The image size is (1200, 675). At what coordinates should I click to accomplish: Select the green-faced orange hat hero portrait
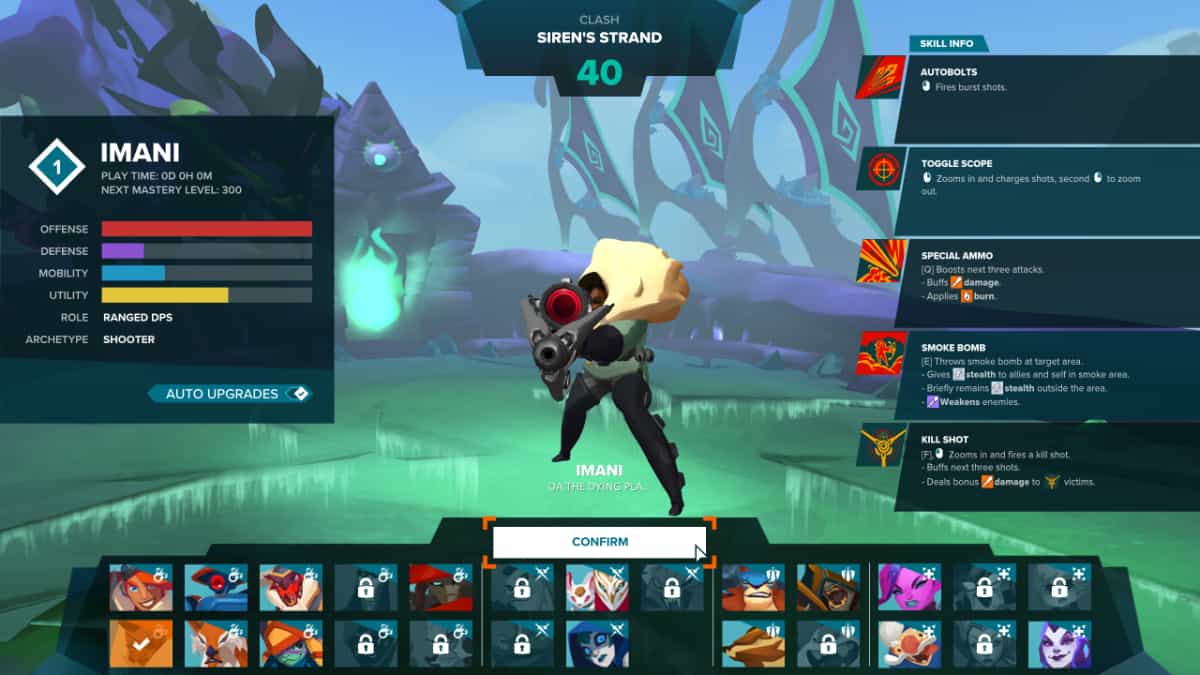pos(291,643)
